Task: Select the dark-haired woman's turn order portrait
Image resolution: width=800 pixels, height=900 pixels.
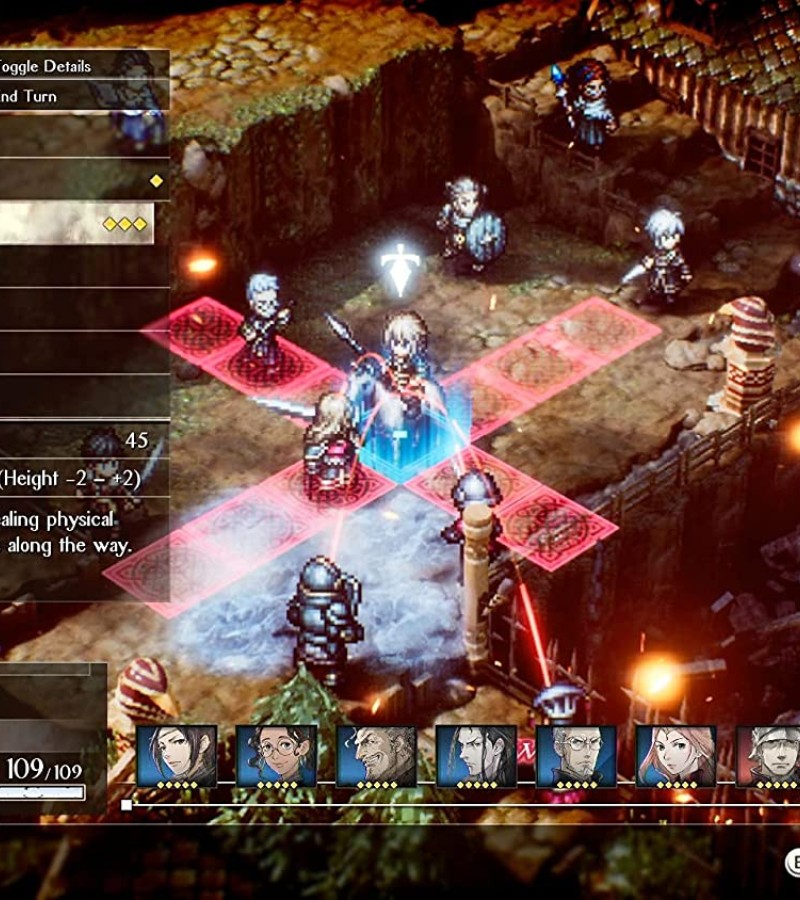Action: 177,757
